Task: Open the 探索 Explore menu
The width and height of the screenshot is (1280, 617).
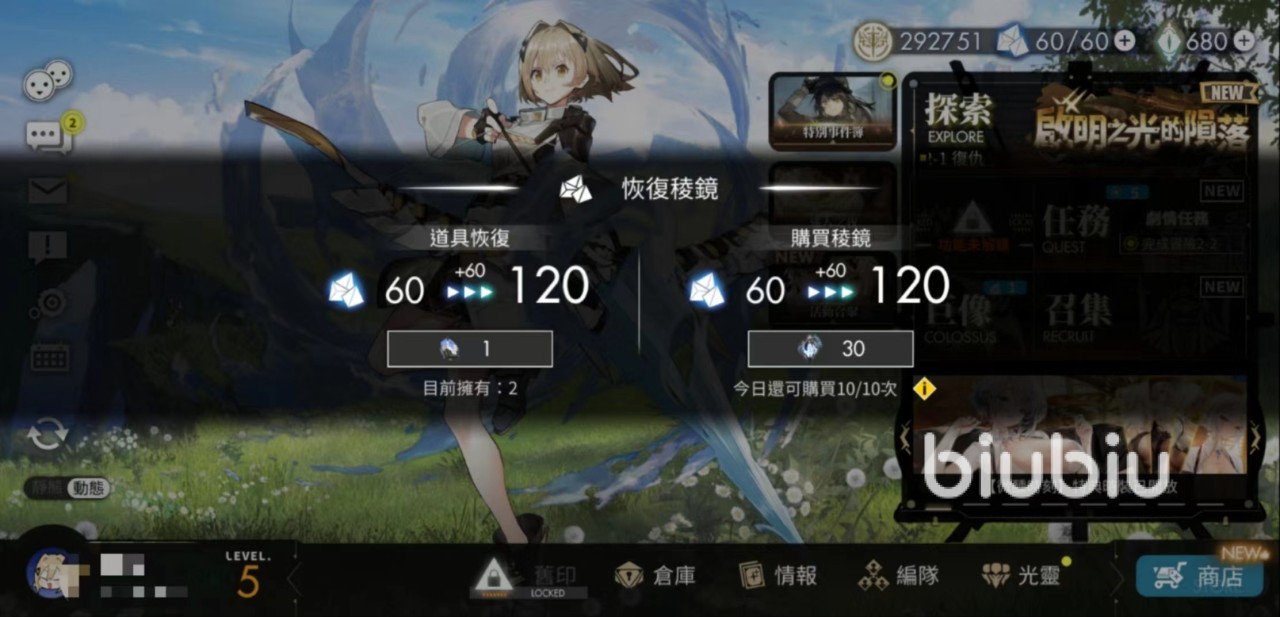Action: click(955, 117)
